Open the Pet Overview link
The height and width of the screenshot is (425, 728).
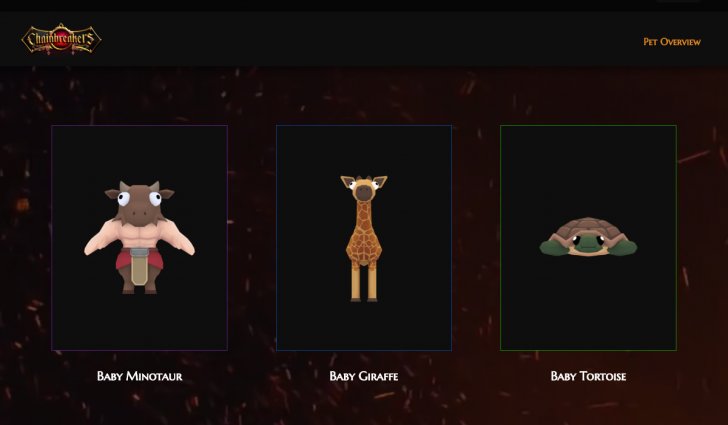pyautogui.click(x=671, y=42)
